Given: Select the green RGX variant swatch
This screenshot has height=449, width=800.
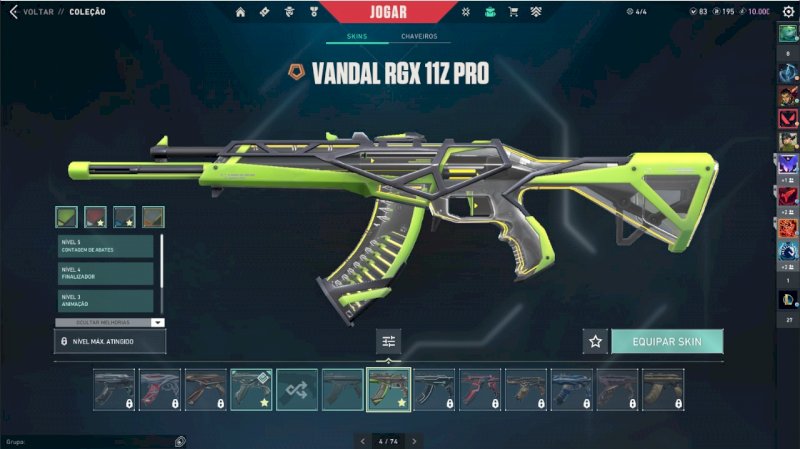Looking at the screenshot, I should point(66,216).
